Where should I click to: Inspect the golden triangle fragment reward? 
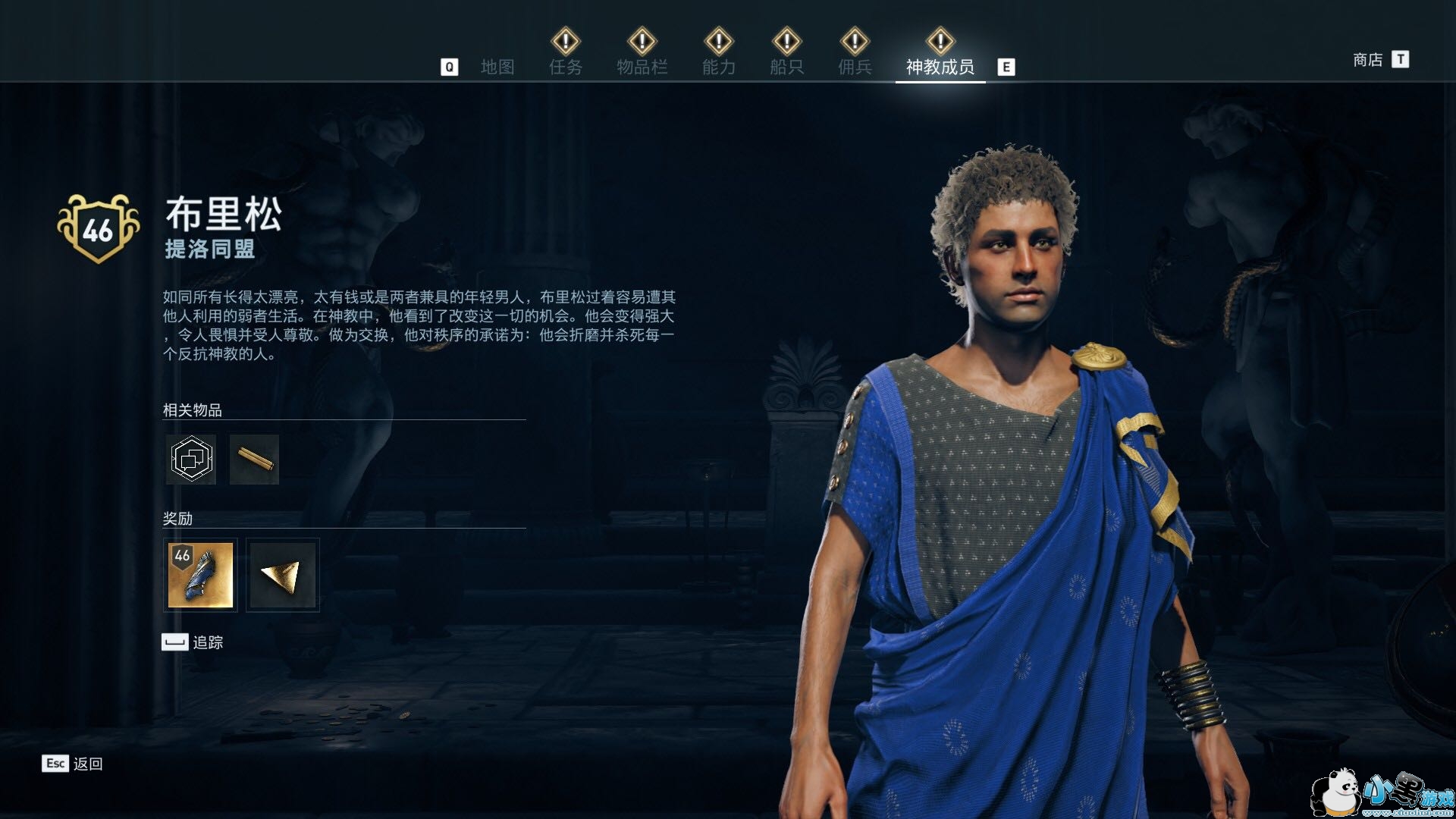coord(282,575)
